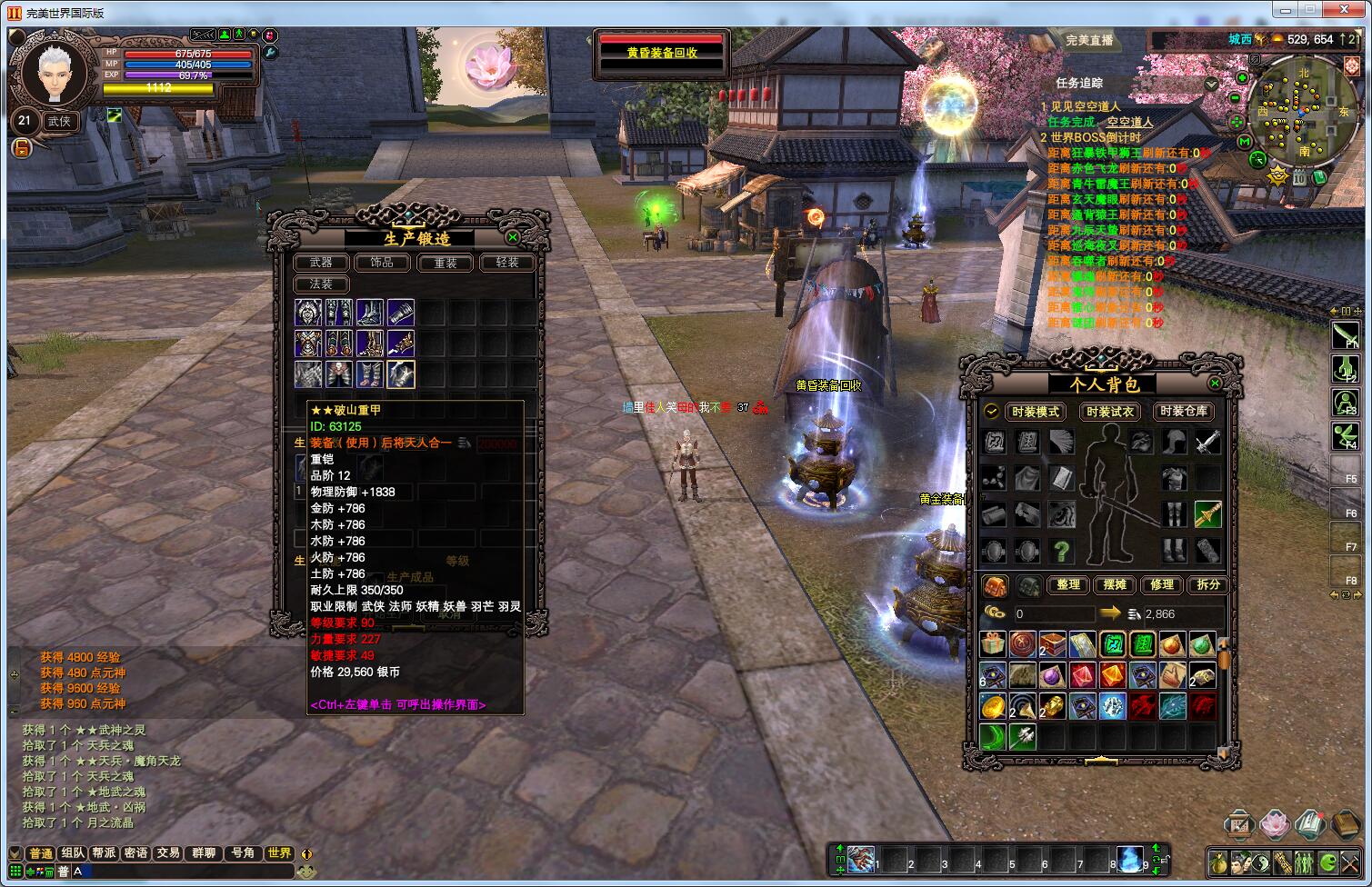Pick the green crescent item in the bag
Screen dimensions: 1372x887
tap(993, 736)
